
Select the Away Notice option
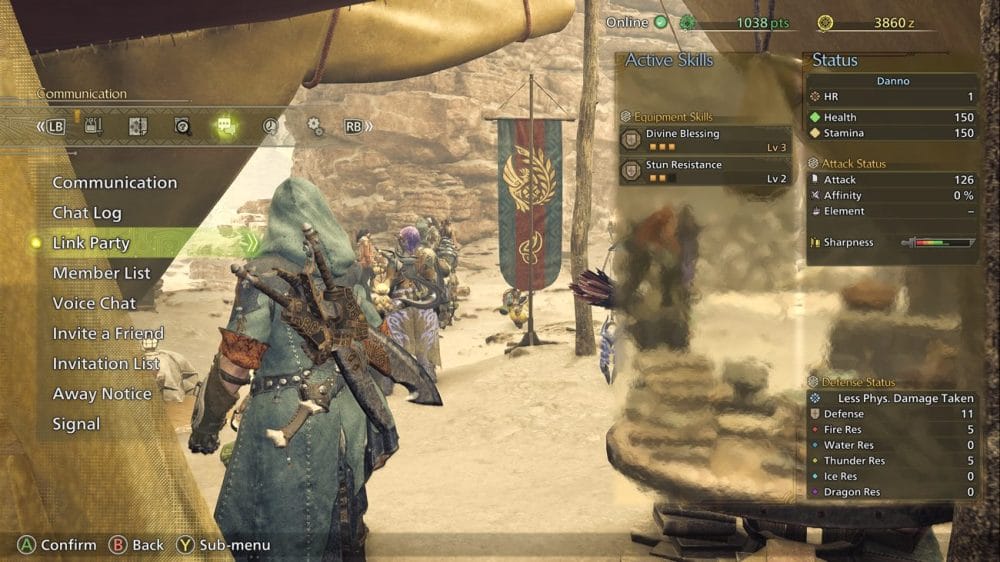point(102,394)
